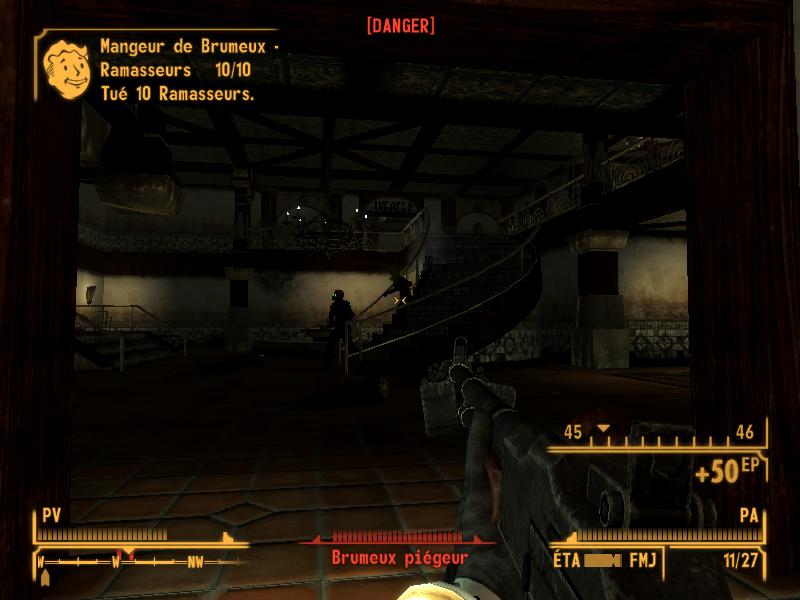800x600 pixels.
Task: Click the Vault Boy challenge icon
Action: point(64,69)
